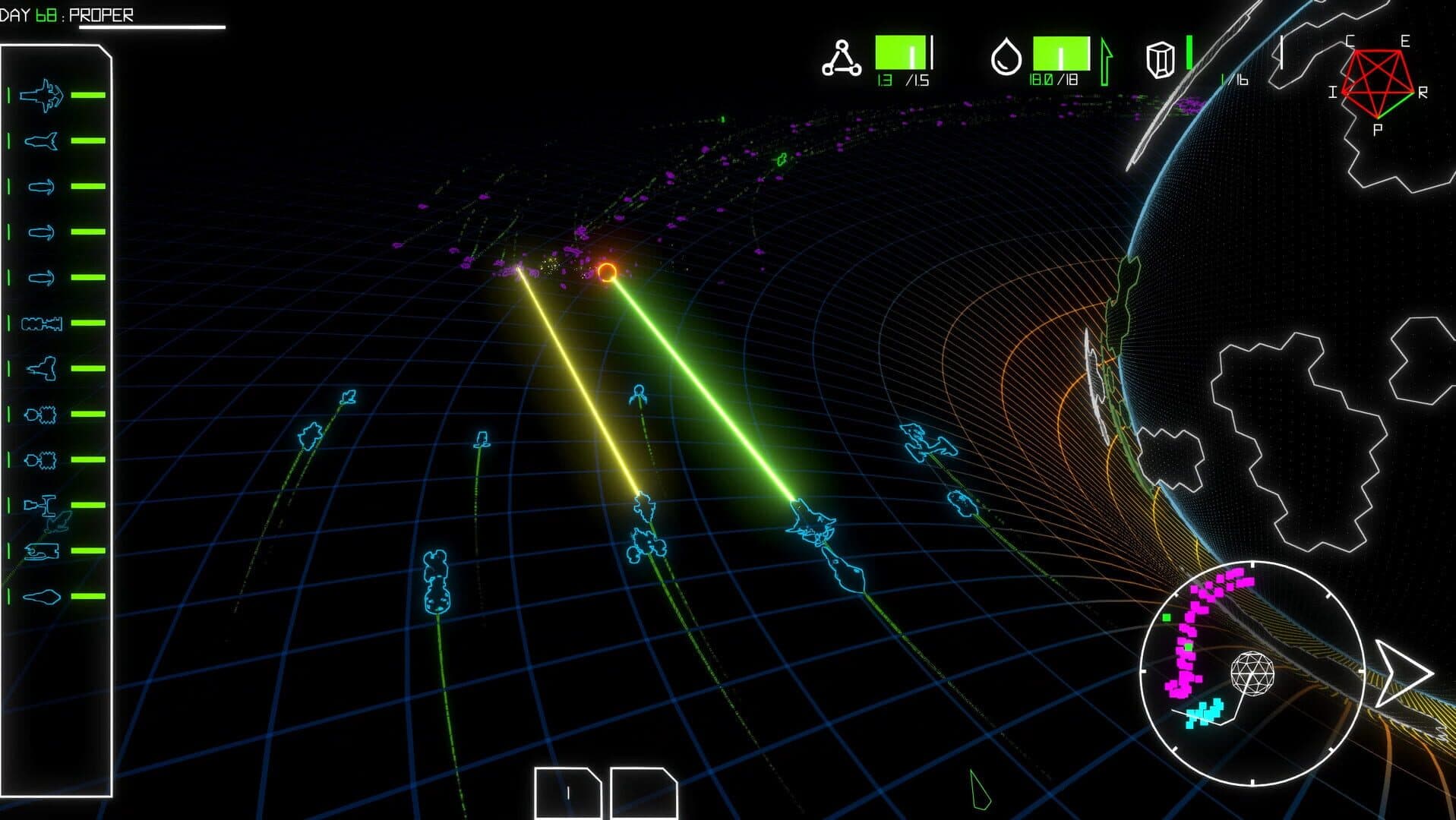Select the large winged ship at the top of the fleet list
Viewport: 1456px width, 820px height.
(x=42, y=96)
